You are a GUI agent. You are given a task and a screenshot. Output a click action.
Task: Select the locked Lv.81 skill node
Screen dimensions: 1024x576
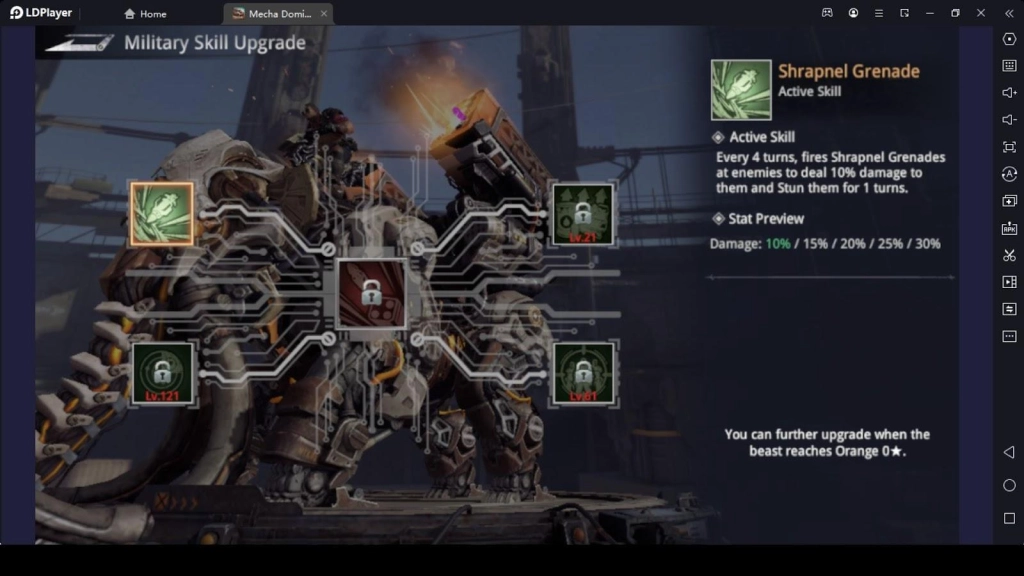click(583, 373)
